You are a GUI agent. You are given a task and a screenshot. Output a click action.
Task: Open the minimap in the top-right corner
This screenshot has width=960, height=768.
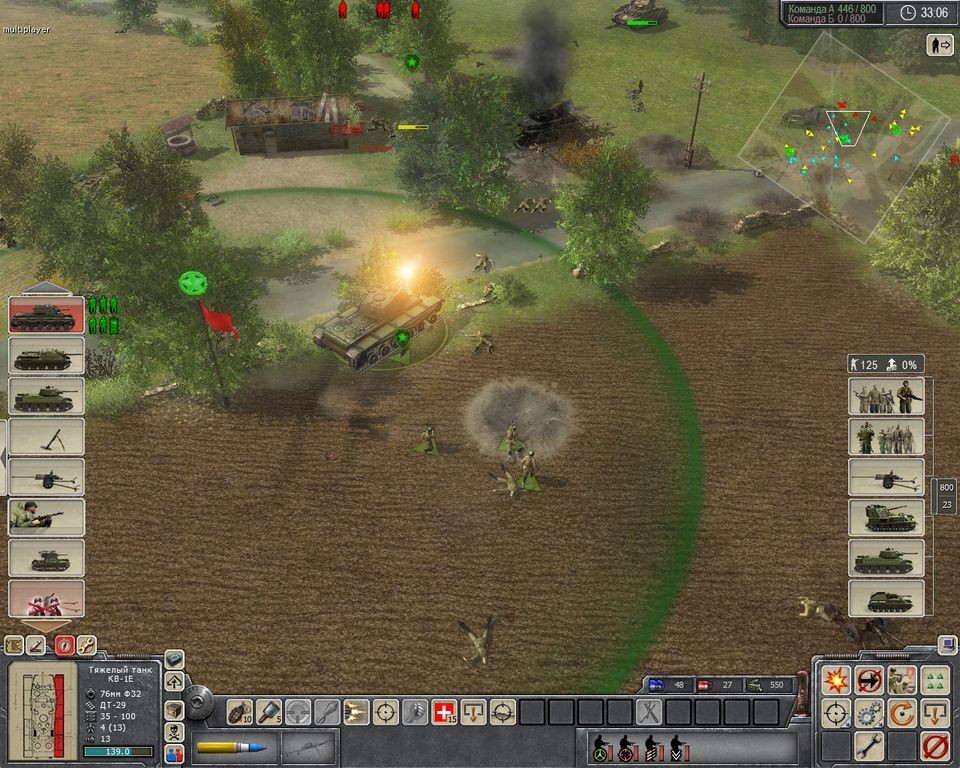click(x=845, y=135)
